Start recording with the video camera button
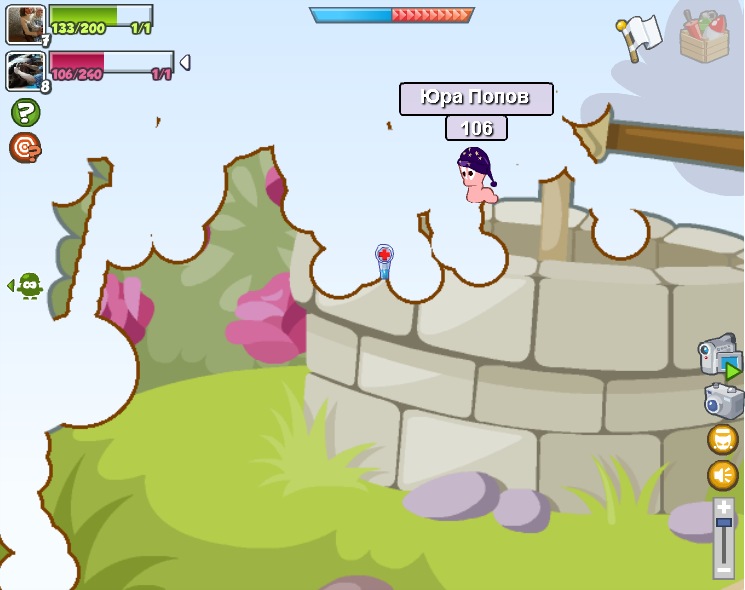The image size is (745, 590). pos(719,355)
